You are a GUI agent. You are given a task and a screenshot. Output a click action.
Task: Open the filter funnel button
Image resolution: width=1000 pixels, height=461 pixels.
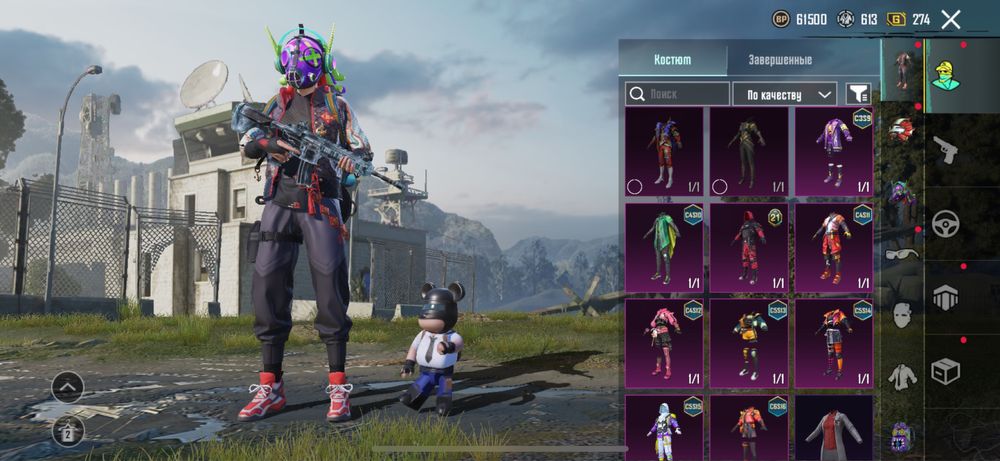pos(858,94)
